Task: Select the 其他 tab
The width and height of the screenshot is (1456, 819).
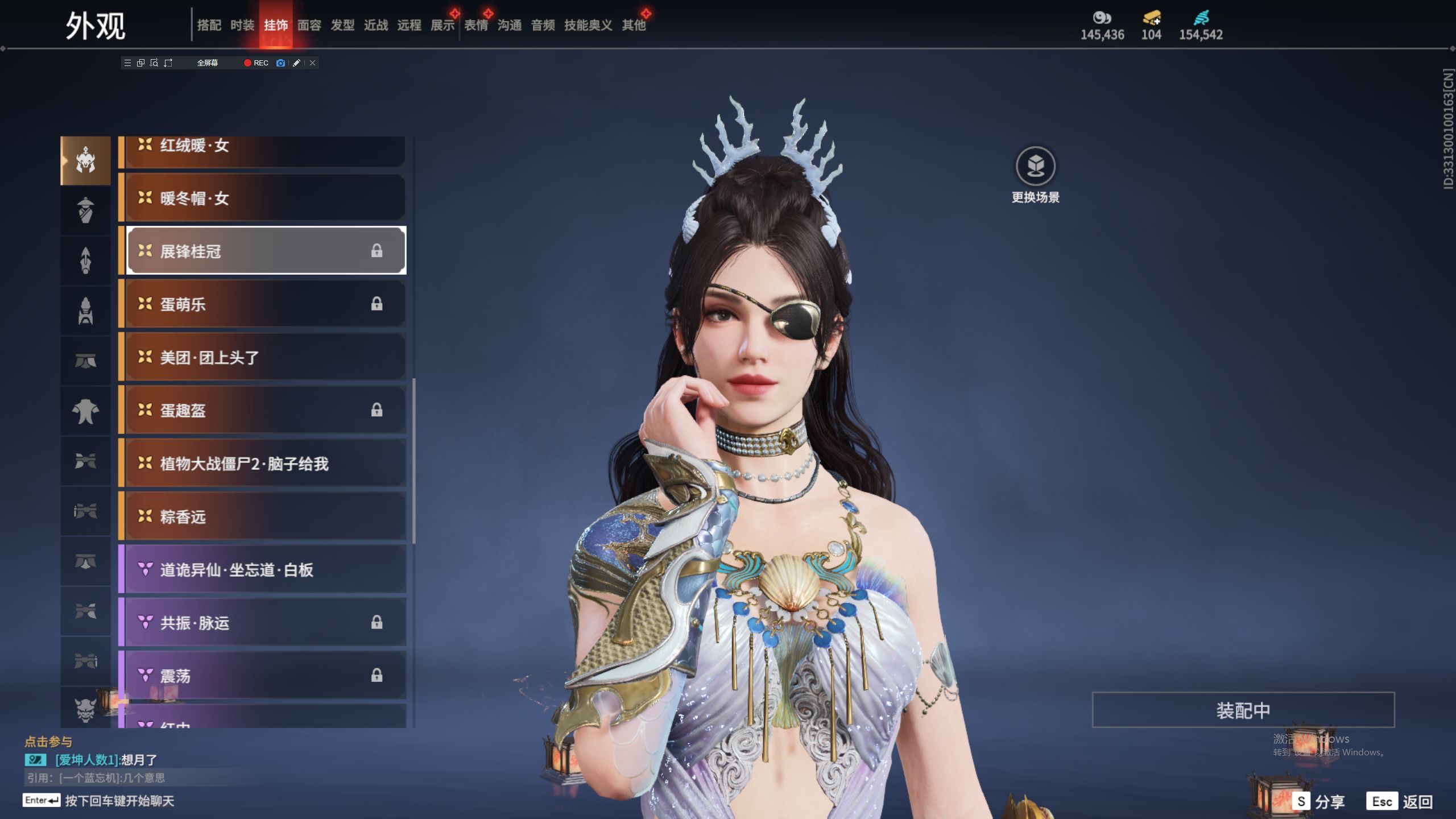Action: point(634,25)
